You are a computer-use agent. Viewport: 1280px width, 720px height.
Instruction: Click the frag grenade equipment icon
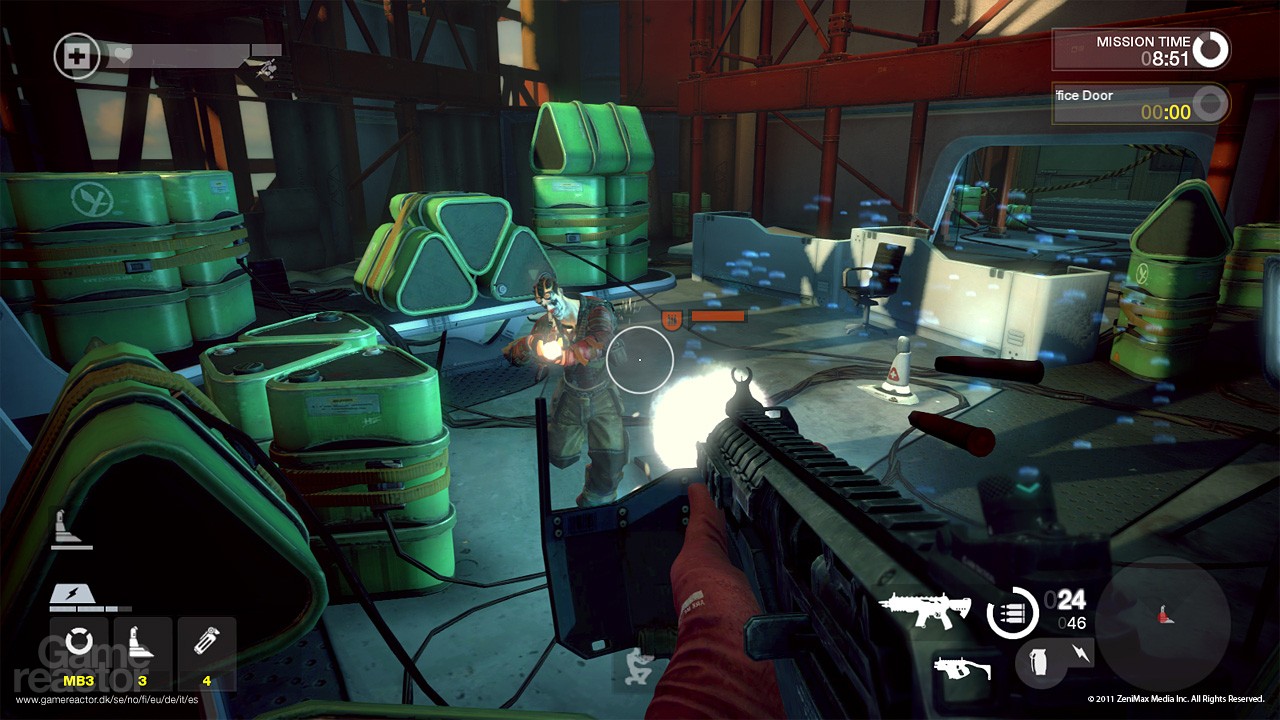click(1038, 663)
